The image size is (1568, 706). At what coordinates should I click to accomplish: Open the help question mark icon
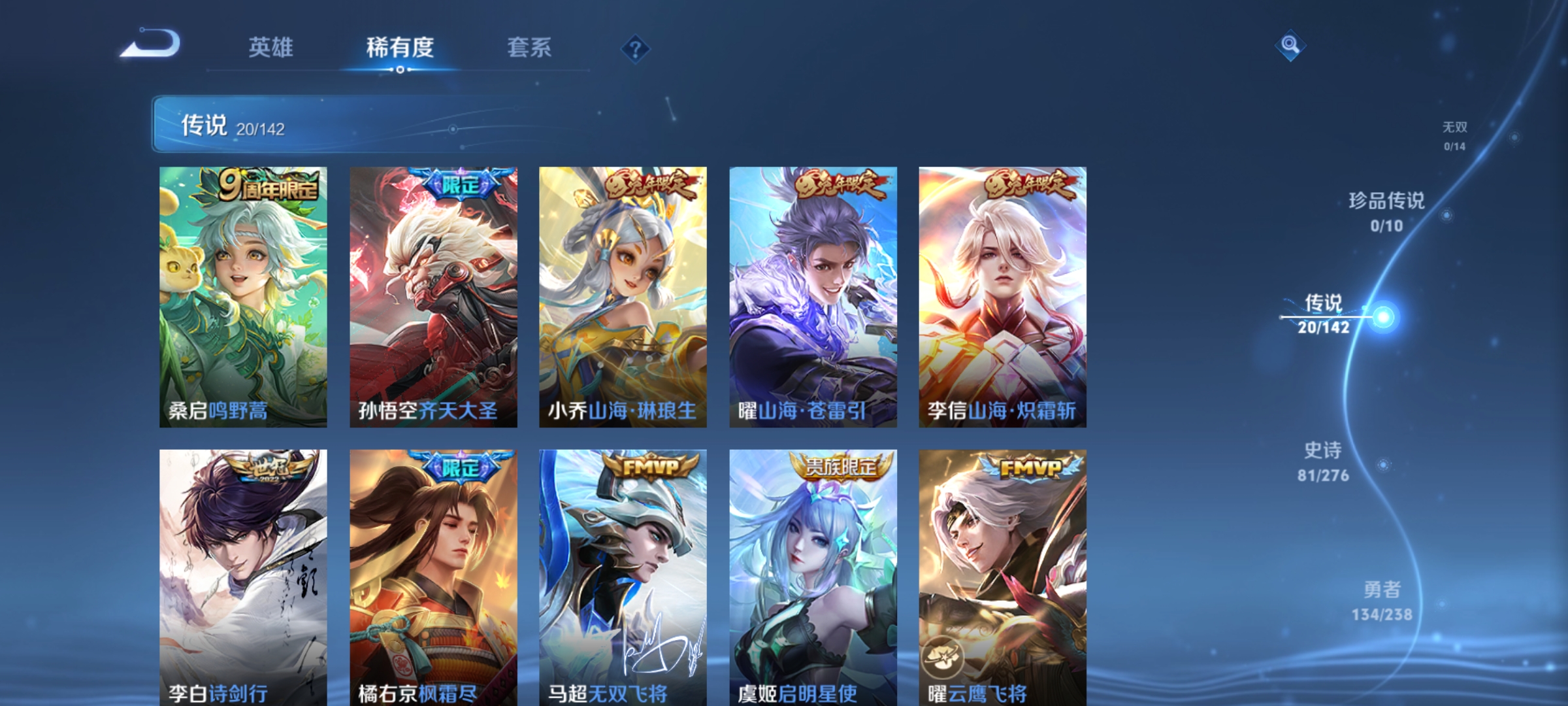pyautogui.click(x=636, y=49)
